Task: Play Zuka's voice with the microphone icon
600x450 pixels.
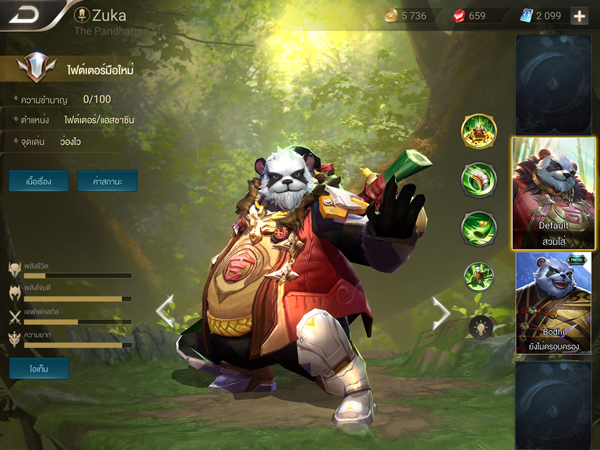Action: (x=82, y=15)
